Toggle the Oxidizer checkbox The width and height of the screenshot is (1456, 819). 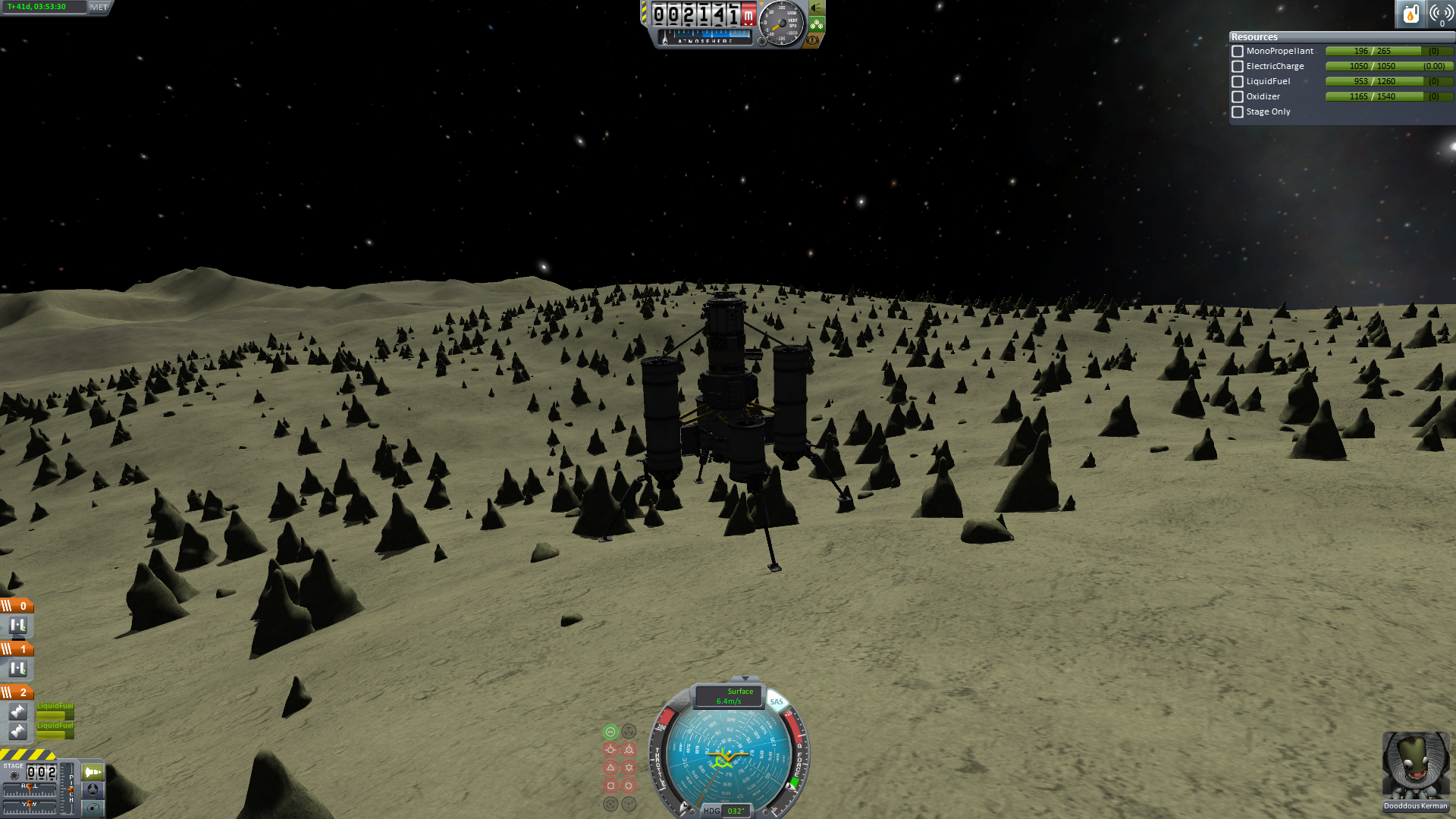coord(1238,97)
